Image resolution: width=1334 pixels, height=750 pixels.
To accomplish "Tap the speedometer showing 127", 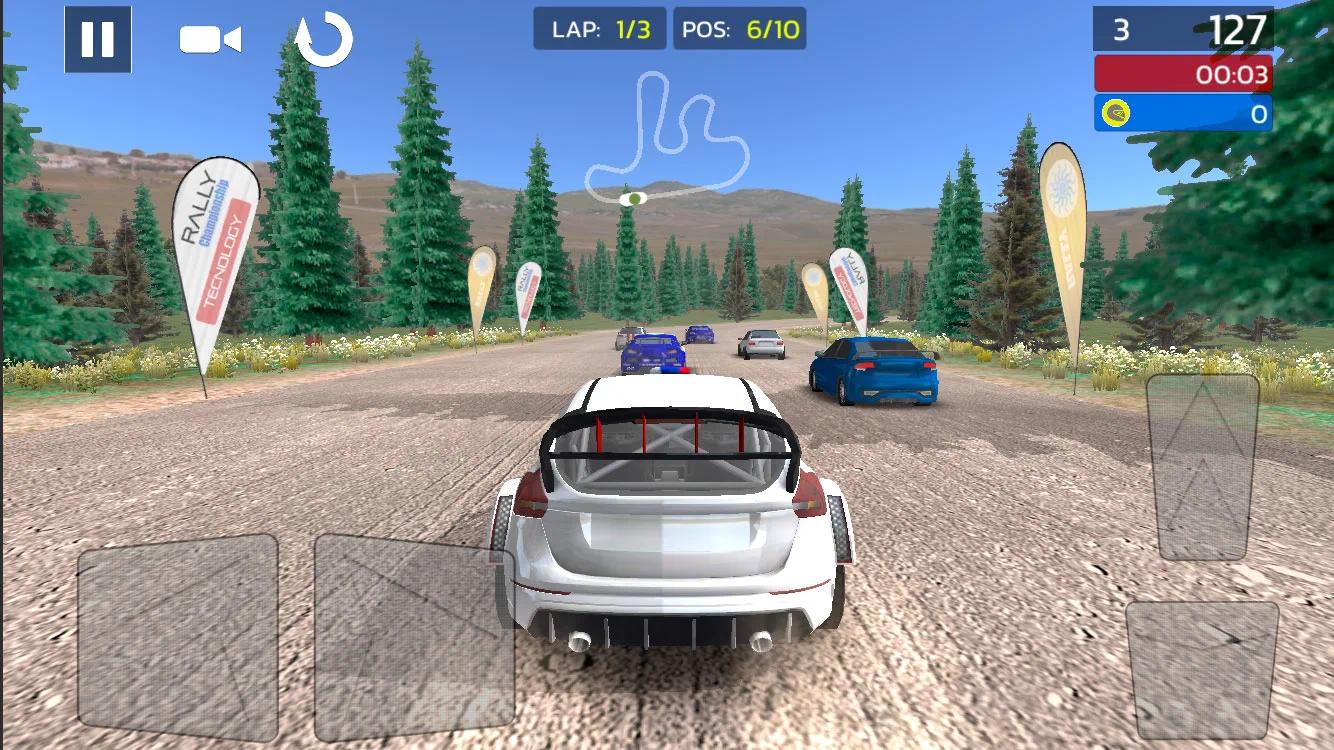I will click(1236, 30).
